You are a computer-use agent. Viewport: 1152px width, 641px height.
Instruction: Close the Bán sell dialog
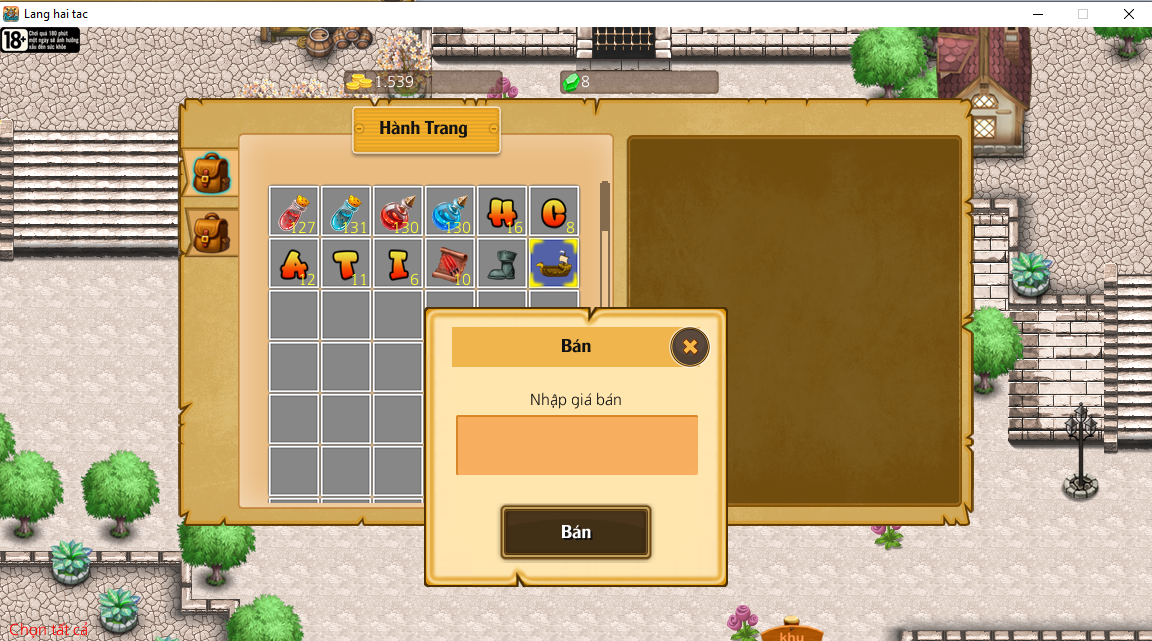tap(689, 347)
